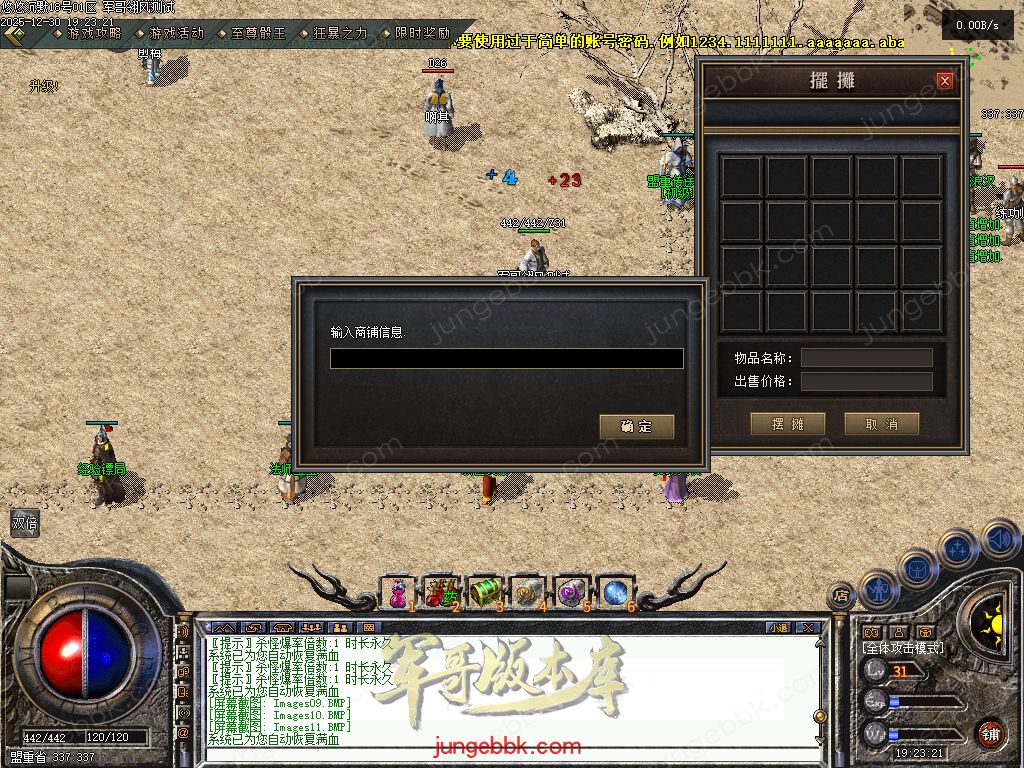
Task: Close the 摆摊 stall window
Action: [x=944, y=81]
